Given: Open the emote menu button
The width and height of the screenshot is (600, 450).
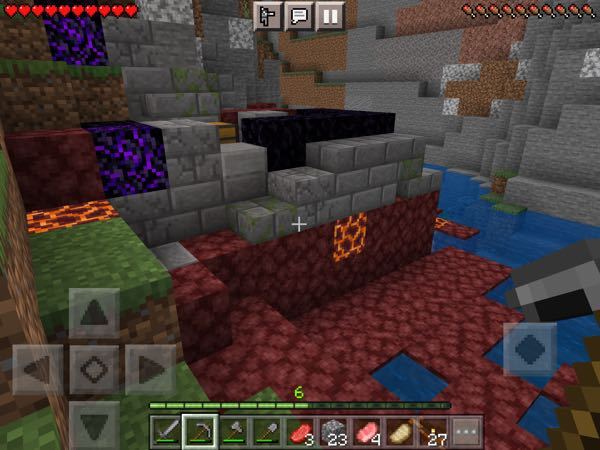Looking at the screenshot, I should [268, 16].
